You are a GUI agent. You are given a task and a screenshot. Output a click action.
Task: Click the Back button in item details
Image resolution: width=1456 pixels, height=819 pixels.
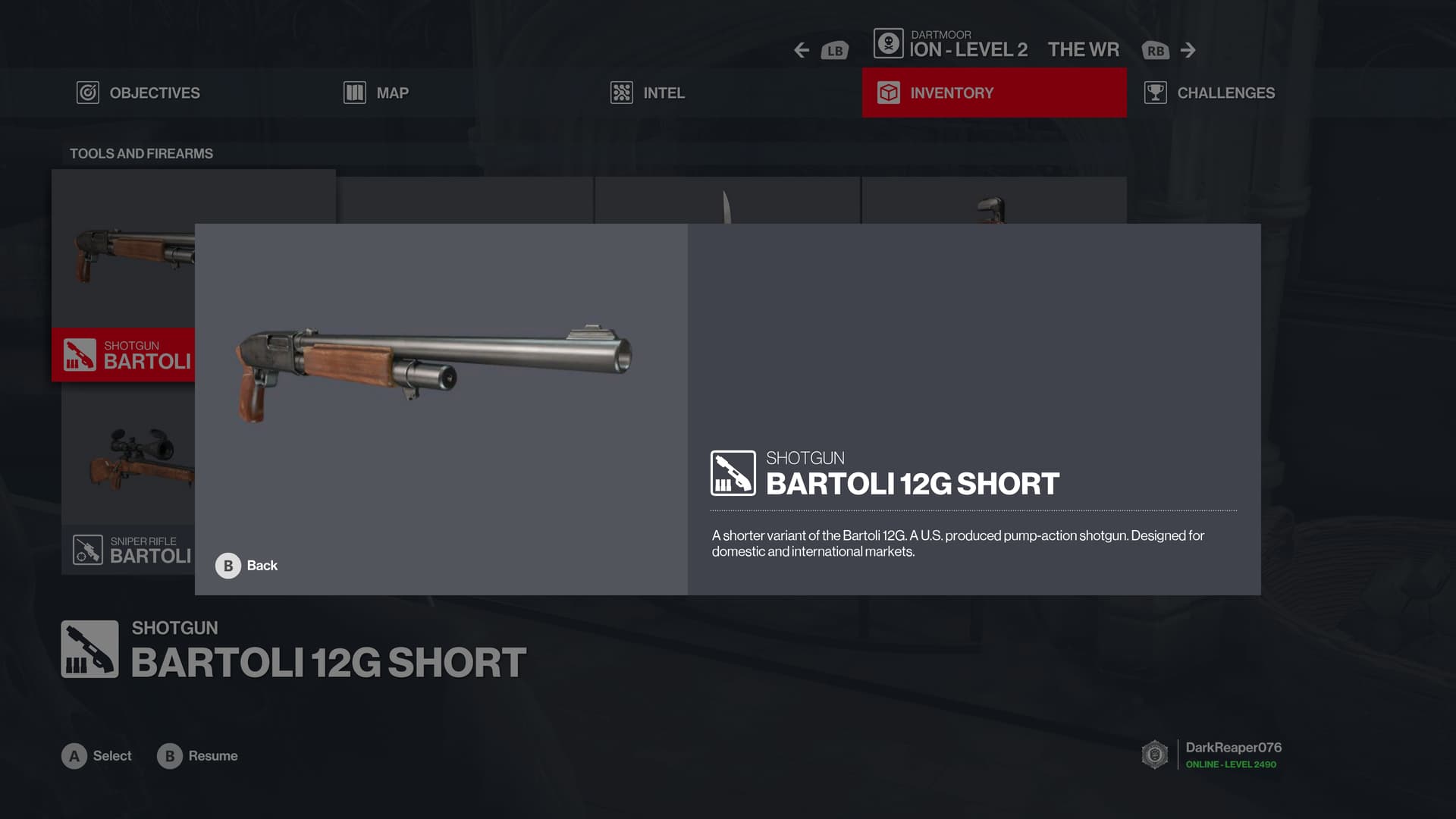coord(246,566)
